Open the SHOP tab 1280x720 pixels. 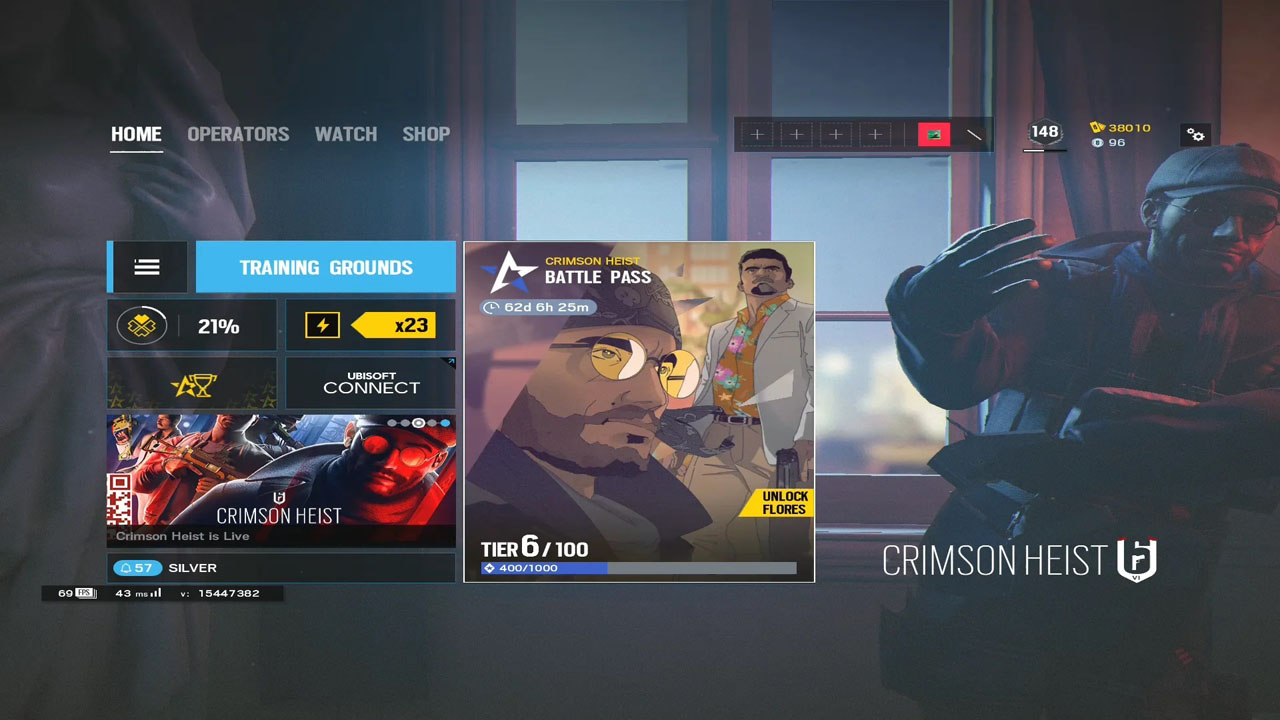click(x=426, y=134)
